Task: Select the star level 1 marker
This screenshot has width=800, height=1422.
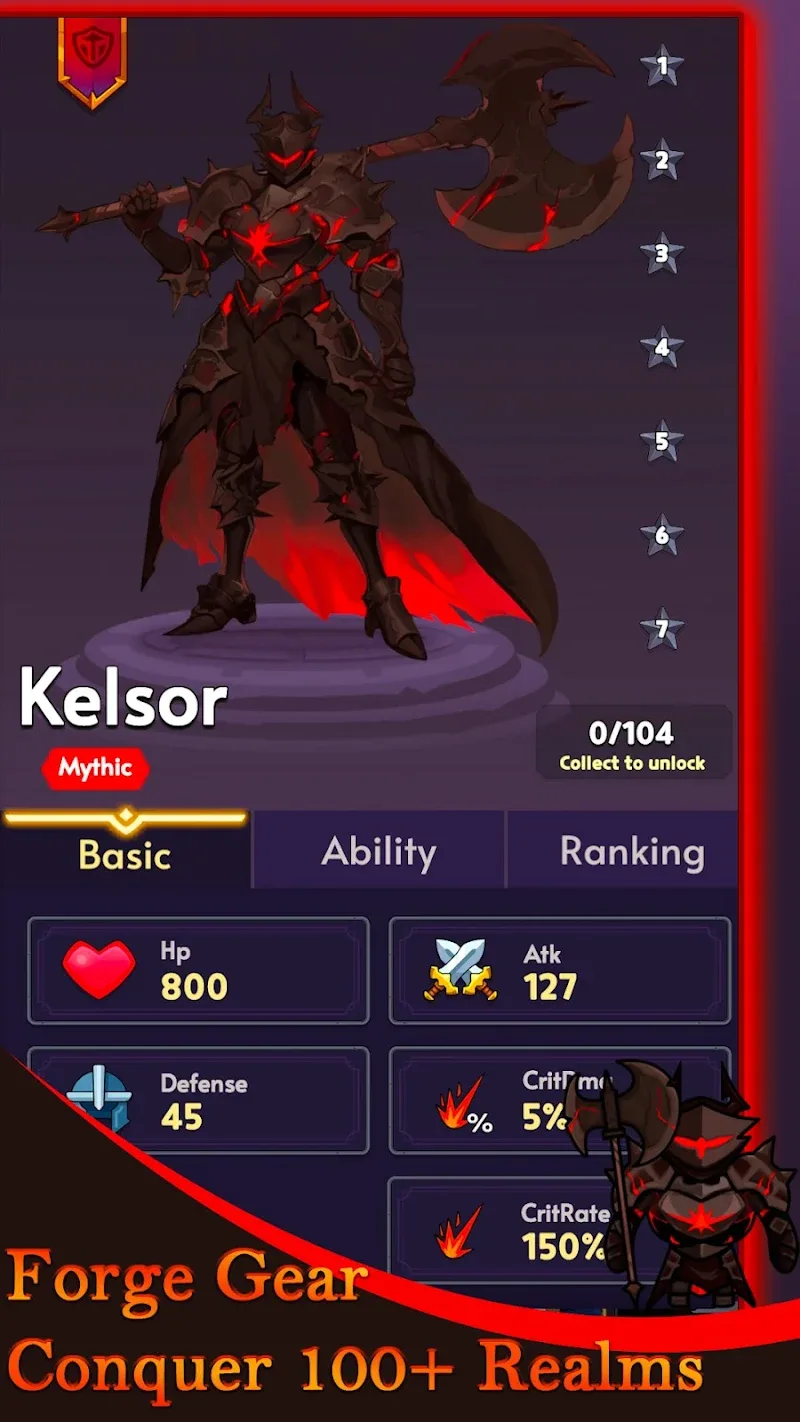Action: pos(661,67)
